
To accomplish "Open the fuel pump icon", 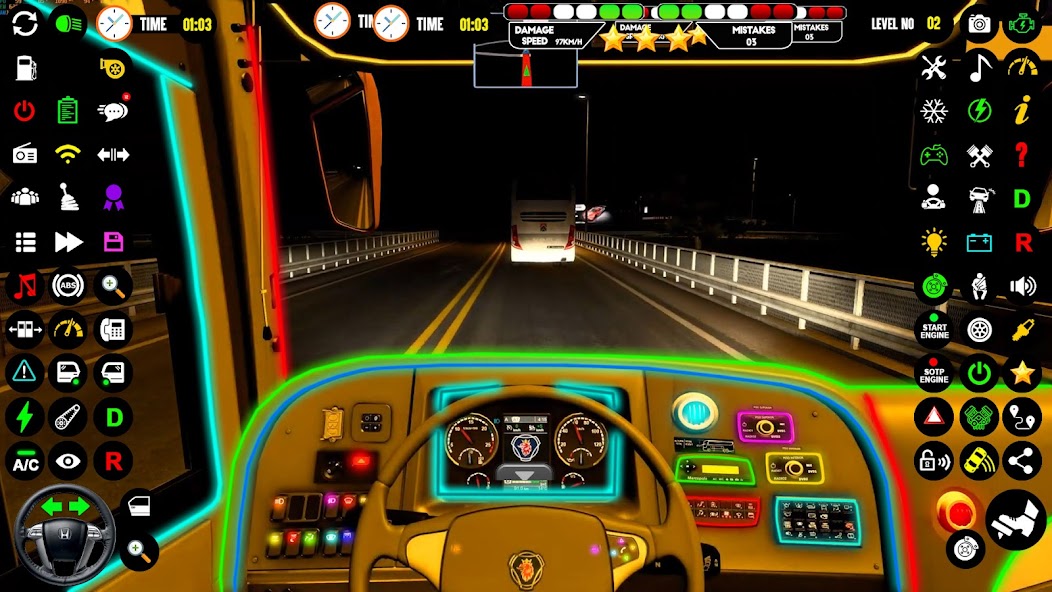I will point(25,67).
